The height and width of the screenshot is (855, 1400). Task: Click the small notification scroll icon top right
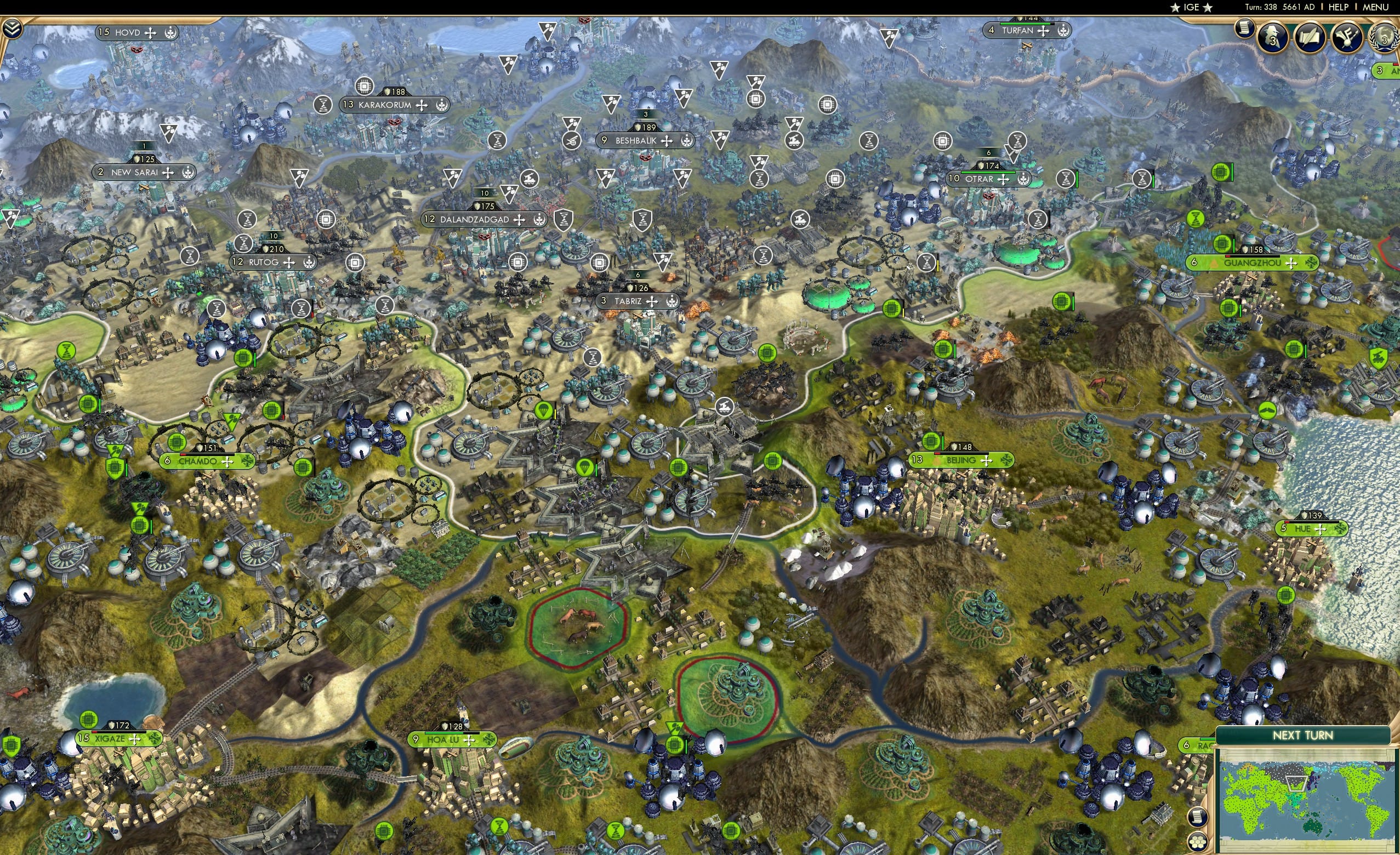1245,29
